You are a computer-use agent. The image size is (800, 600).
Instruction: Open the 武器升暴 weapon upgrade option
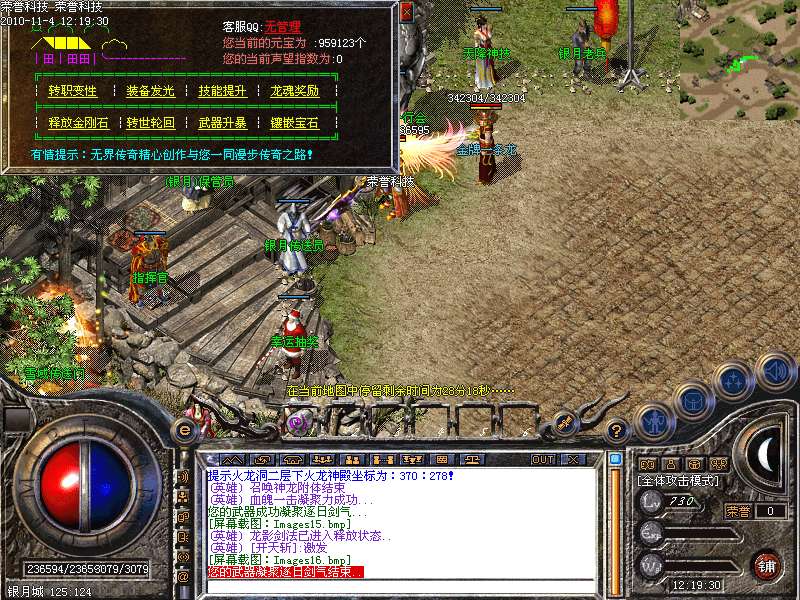tap(222, 123)
